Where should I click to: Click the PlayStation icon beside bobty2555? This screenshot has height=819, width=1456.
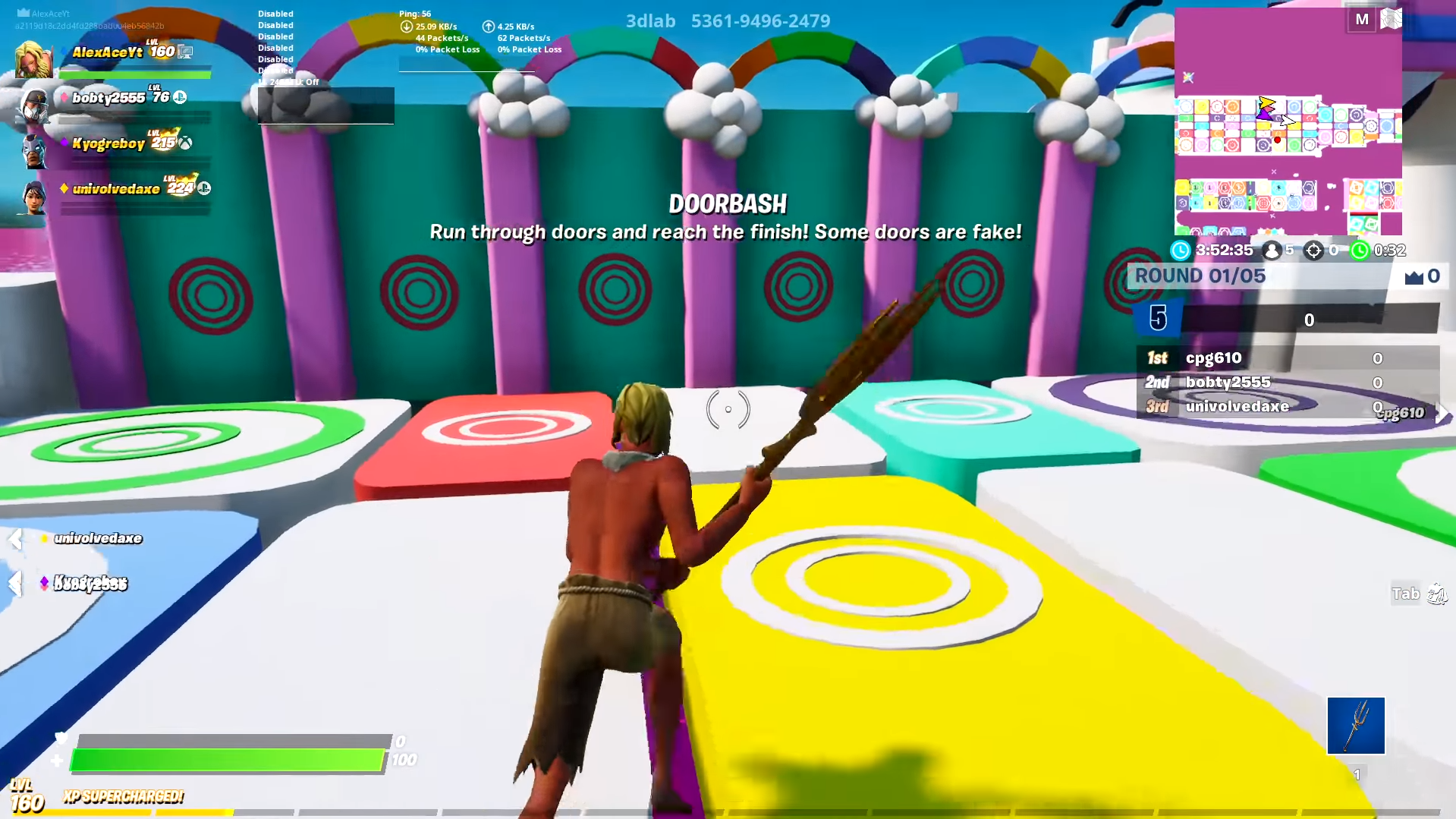click(181, 97)
